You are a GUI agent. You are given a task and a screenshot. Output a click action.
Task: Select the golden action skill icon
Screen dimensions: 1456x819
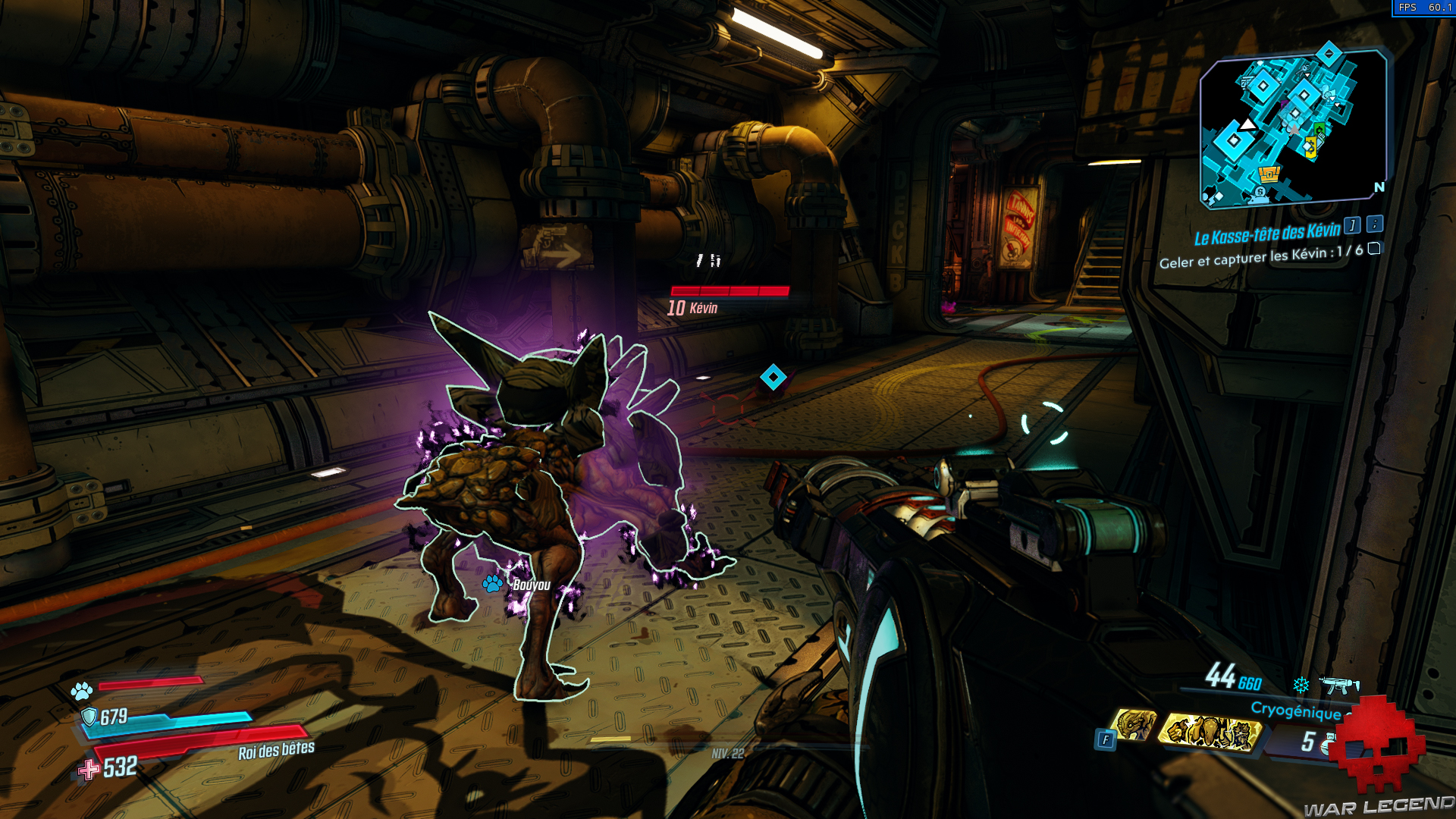click(1210, 733)
